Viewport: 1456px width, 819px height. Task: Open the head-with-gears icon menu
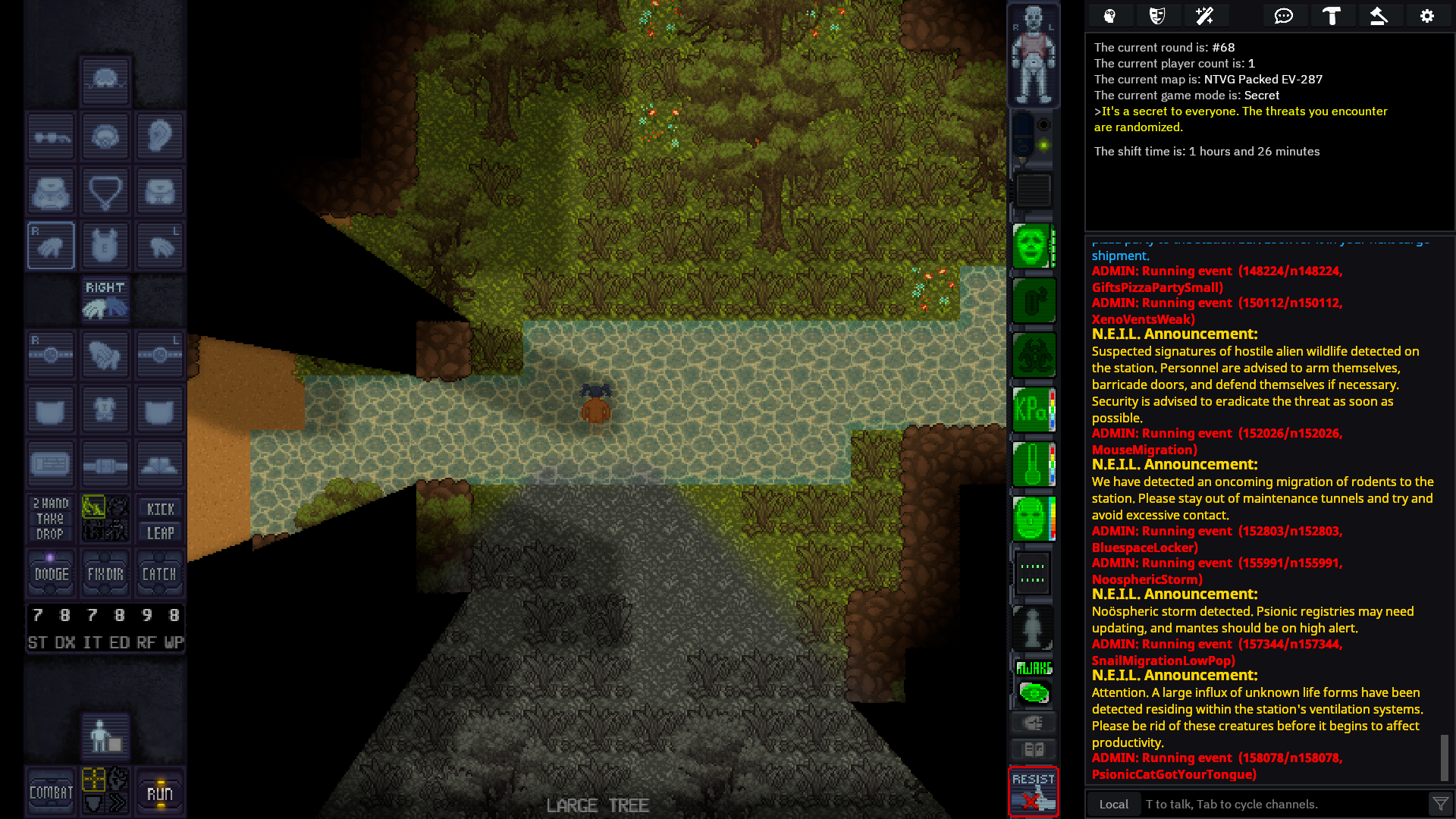click(1110, 16)
